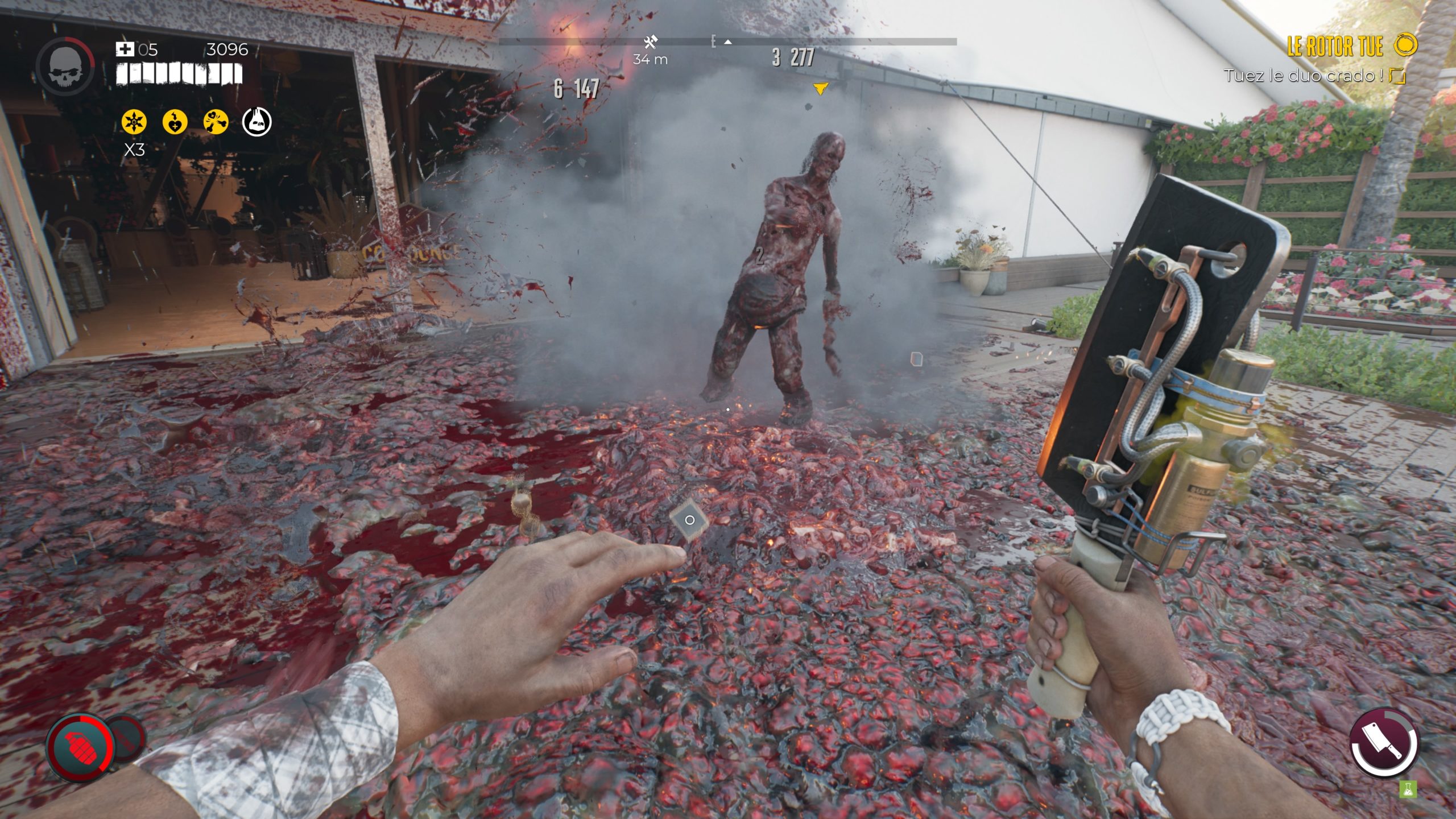This screenshot has width=1456, height=819.
Task: Select the white skull flask status icon
Action: tap(257, 122)
